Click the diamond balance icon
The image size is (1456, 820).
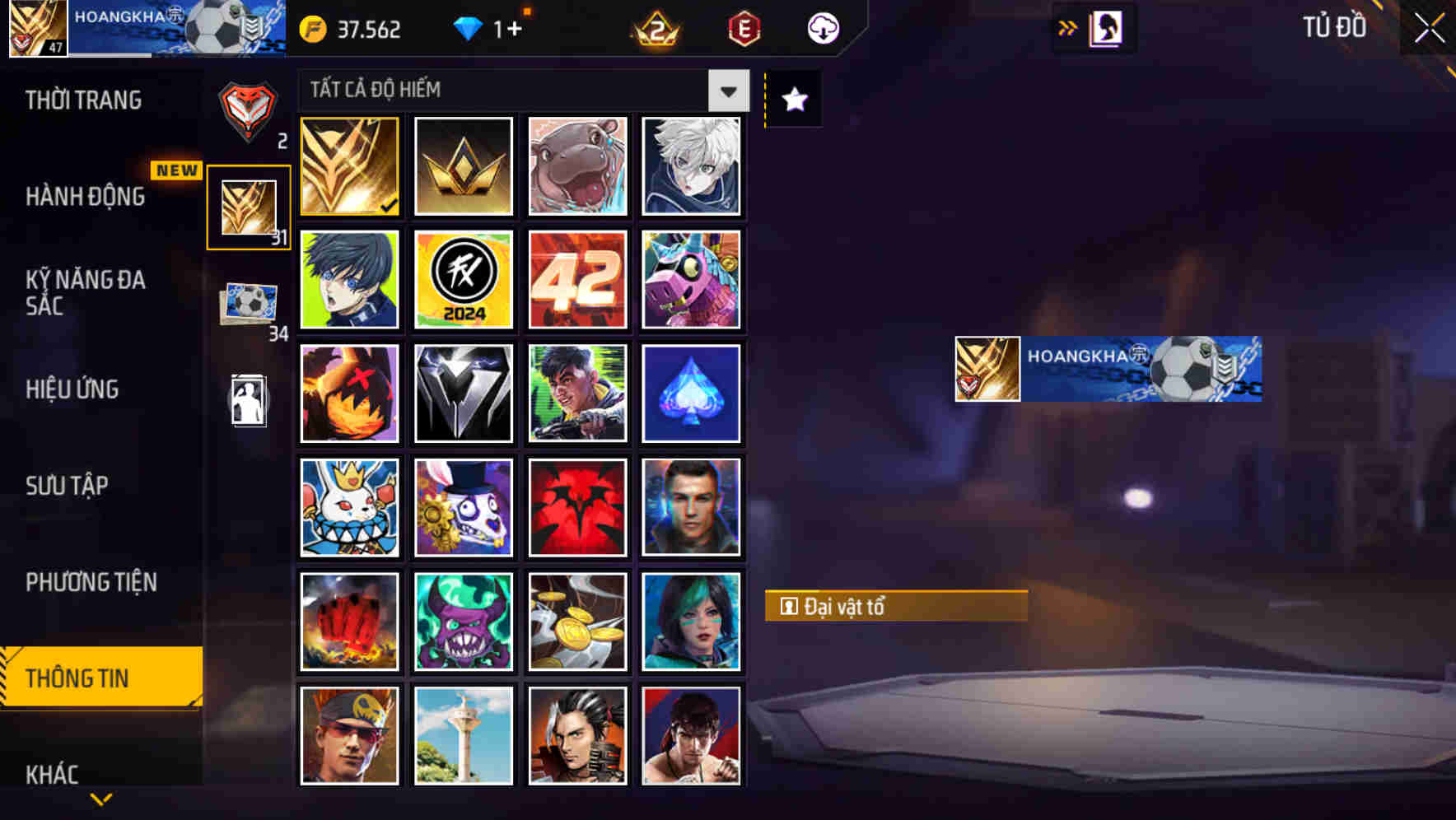point(469,27)
